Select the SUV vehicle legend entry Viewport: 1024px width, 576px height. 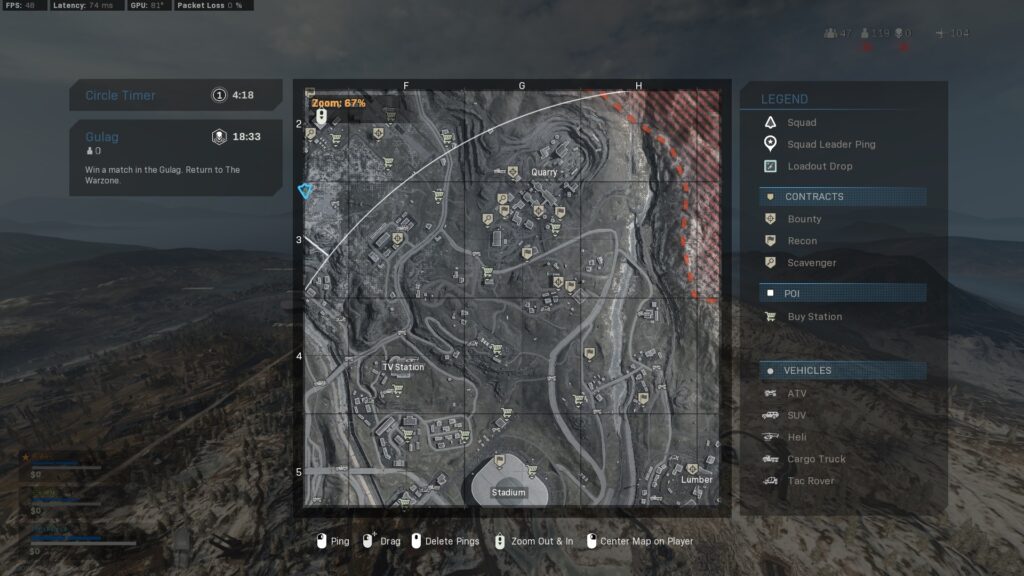tap(796, 416)
